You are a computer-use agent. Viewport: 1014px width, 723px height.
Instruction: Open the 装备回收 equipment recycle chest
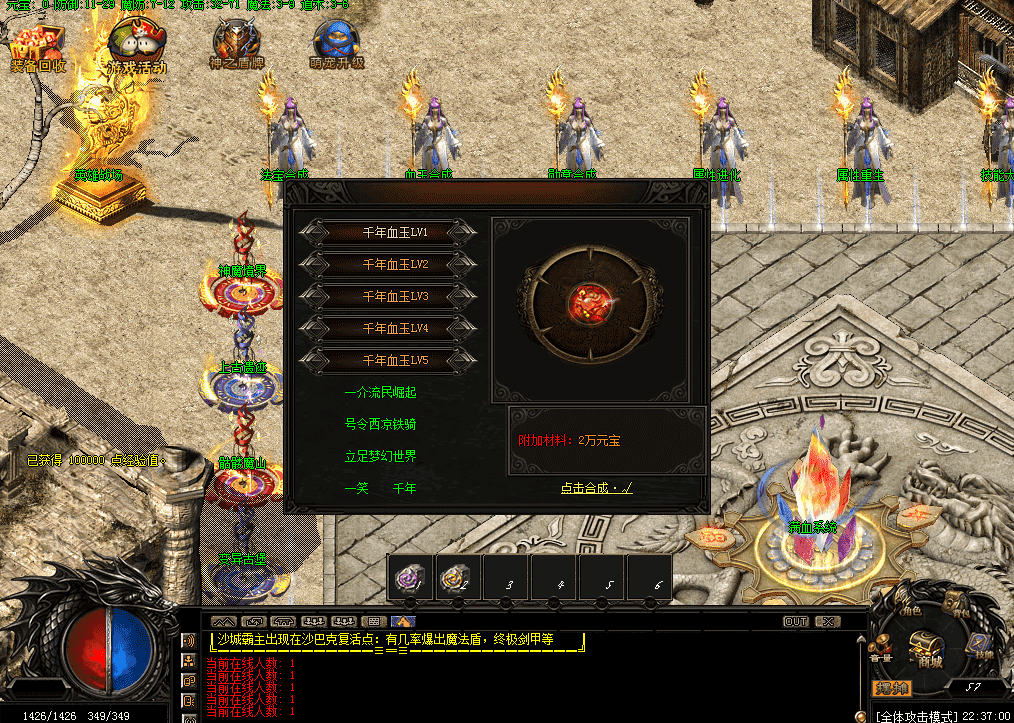[x=38, y=47]
